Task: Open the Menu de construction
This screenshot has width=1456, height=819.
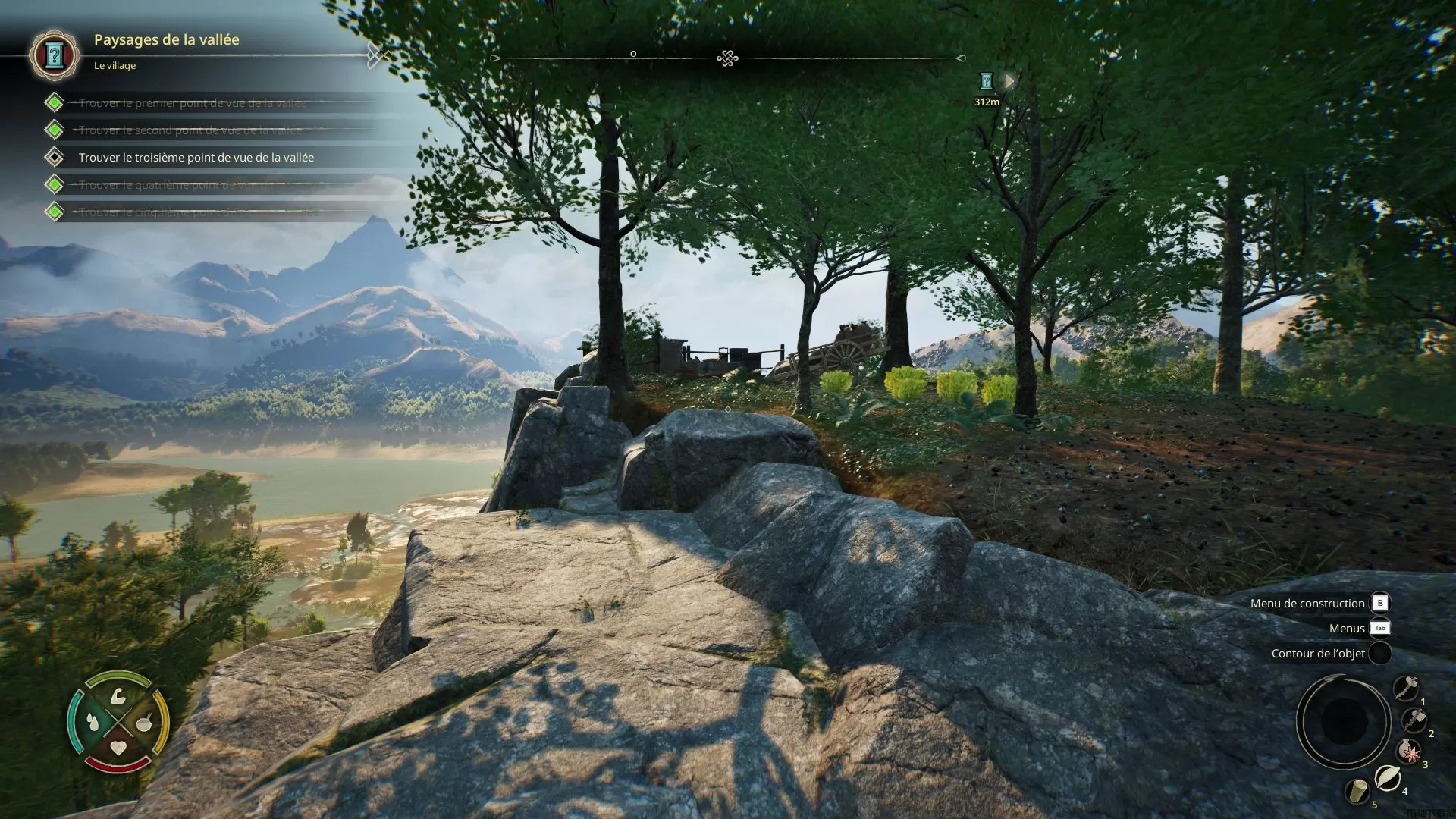Action: pos(1379,603)
